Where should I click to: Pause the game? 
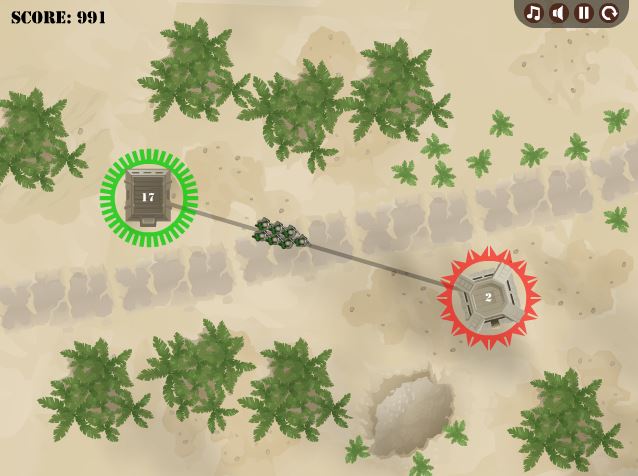[584, 13]
